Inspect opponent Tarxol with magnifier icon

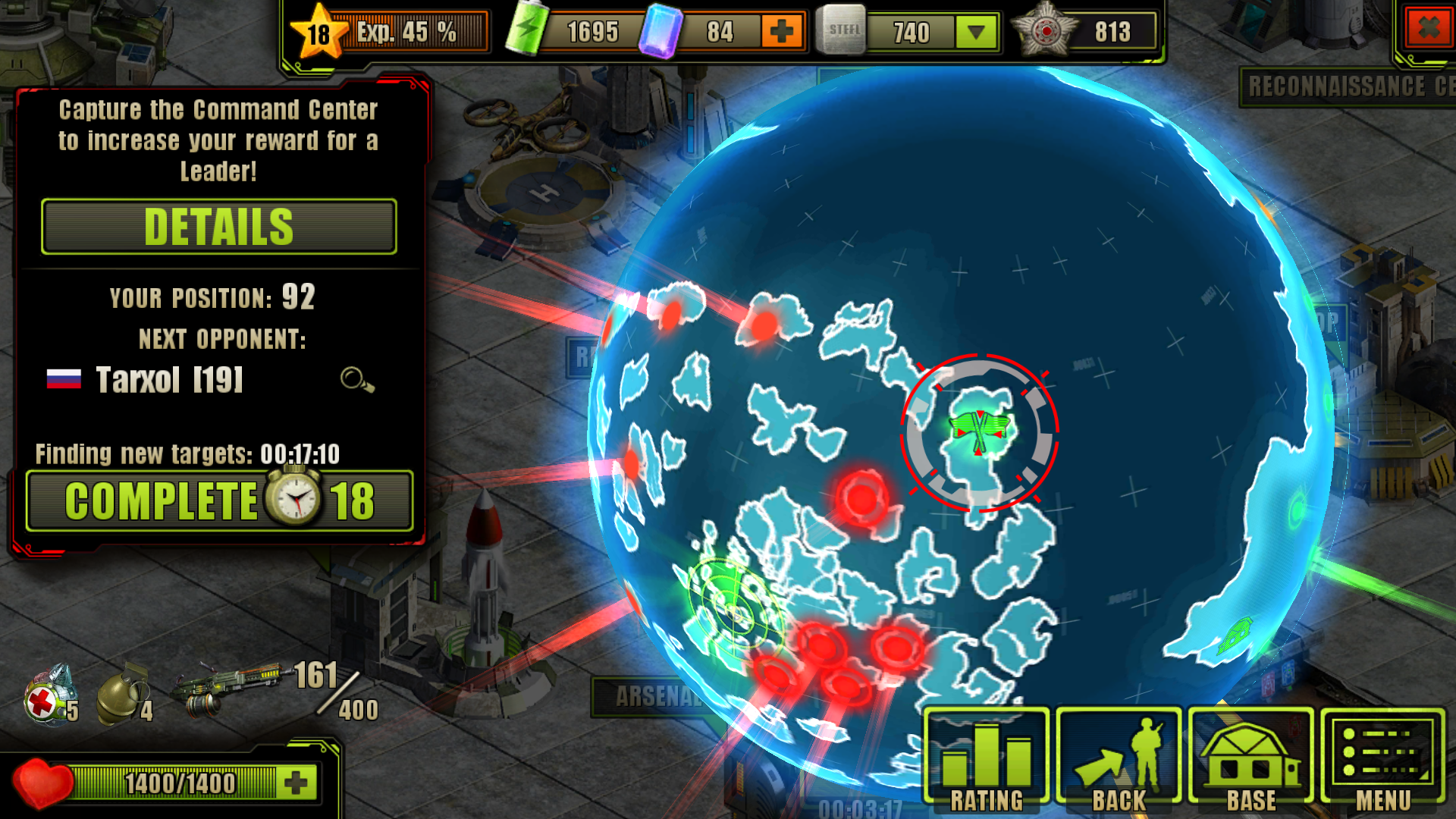pyautogui.click(x=356, y=379)
